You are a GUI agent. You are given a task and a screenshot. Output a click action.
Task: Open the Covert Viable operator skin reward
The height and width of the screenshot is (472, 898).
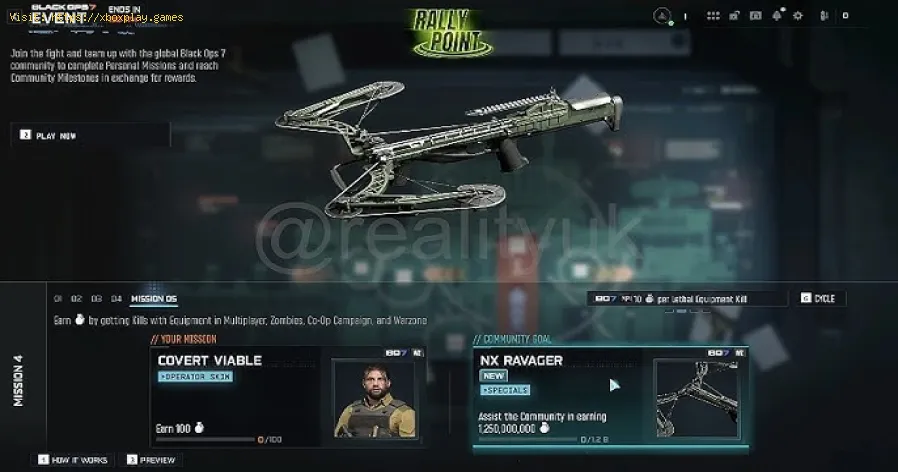pos(291,397)
